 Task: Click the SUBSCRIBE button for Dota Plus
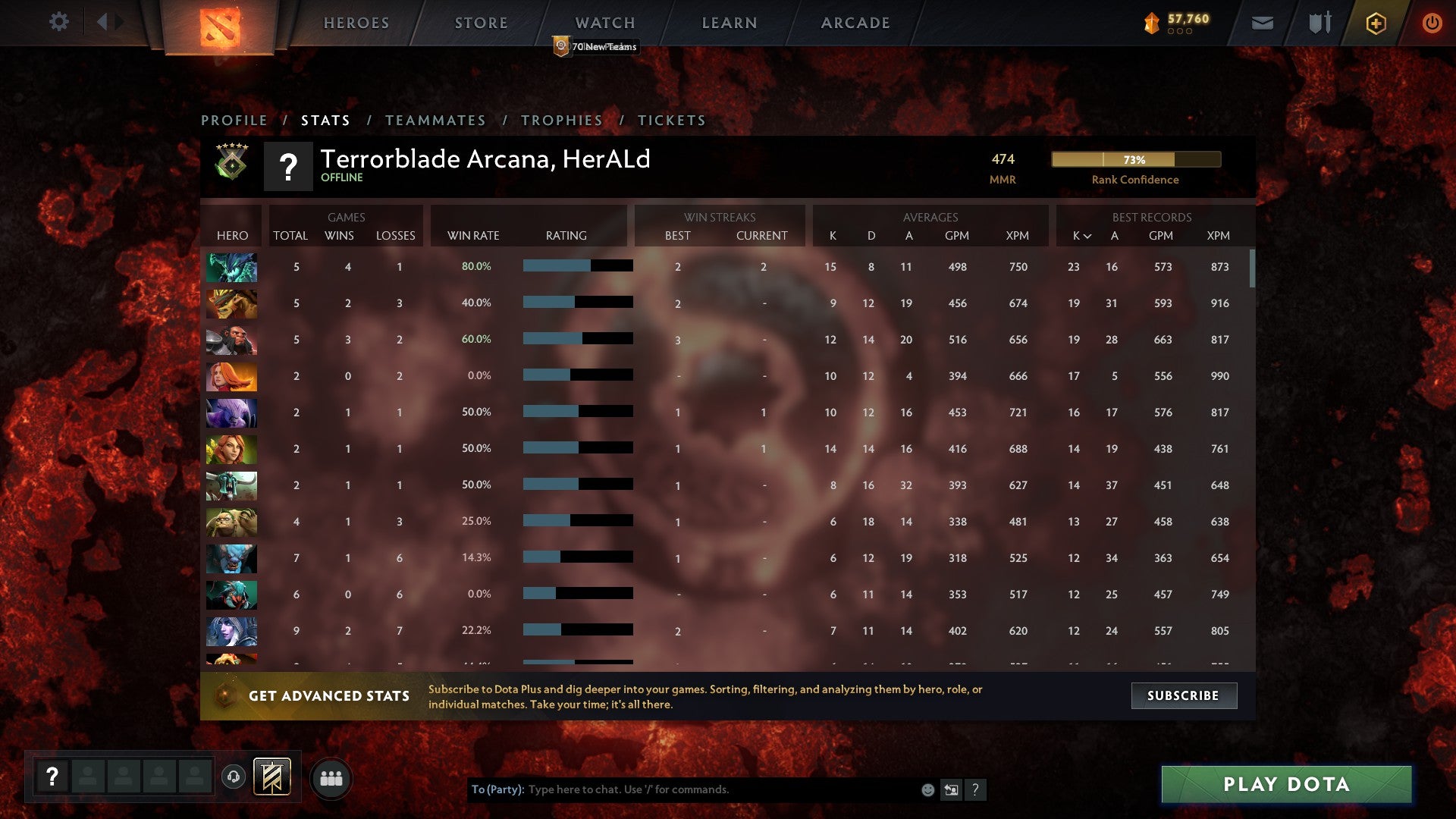tap(1183, 695)
